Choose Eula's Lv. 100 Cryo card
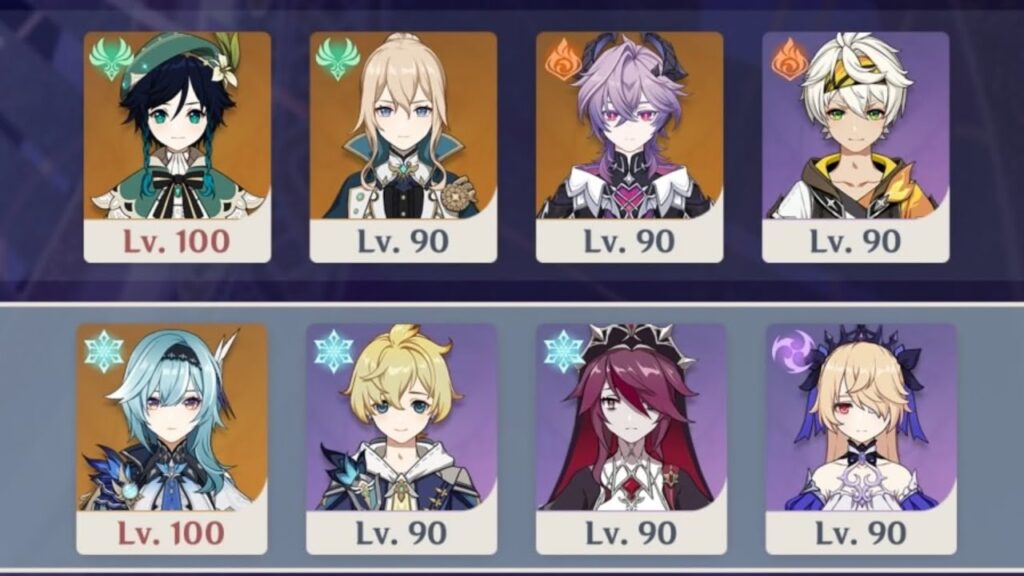The width and height of the screenshot is (1024, 576). coord(172,438)
